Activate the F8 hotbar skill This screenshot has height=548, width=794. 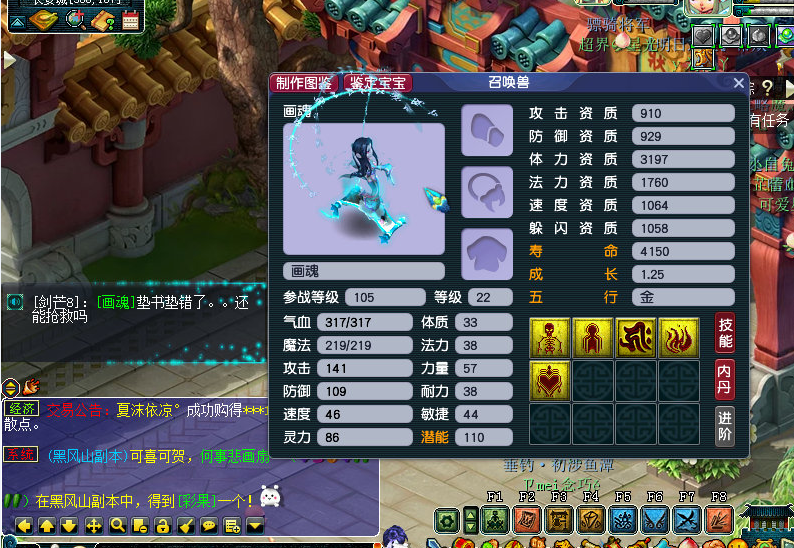click(x=719, y=519)
